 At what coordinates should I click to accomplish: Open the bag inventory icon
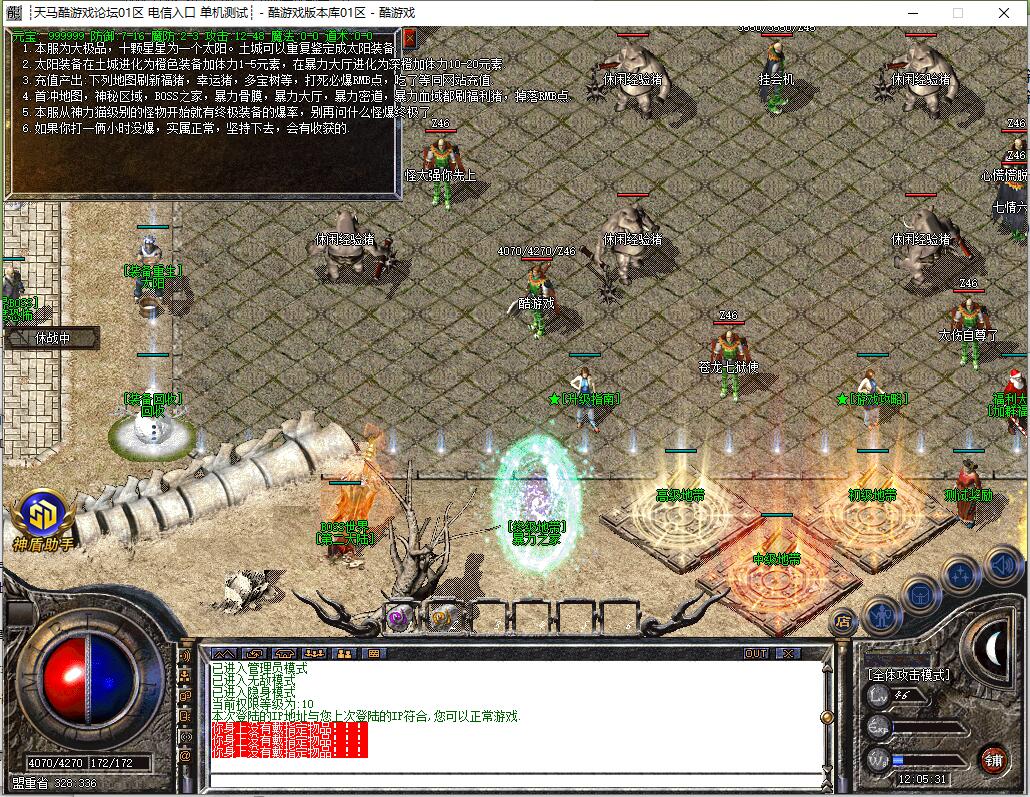pos(921,594)
